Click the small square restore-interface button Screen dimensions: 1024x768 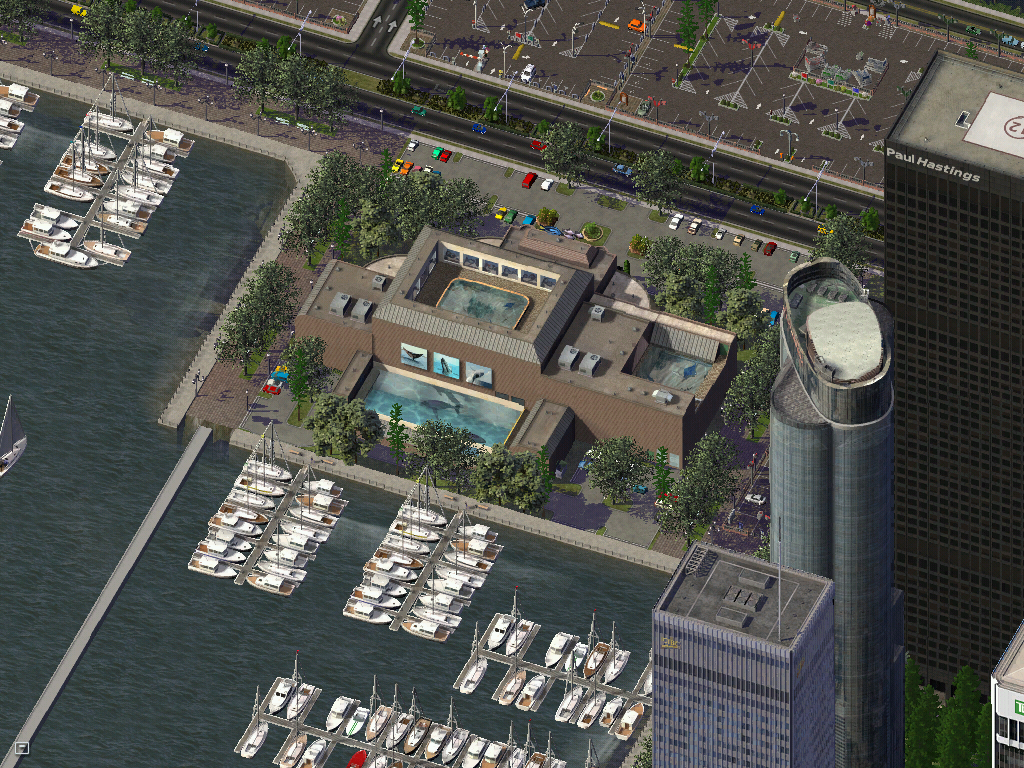click(x=22, y=746)
